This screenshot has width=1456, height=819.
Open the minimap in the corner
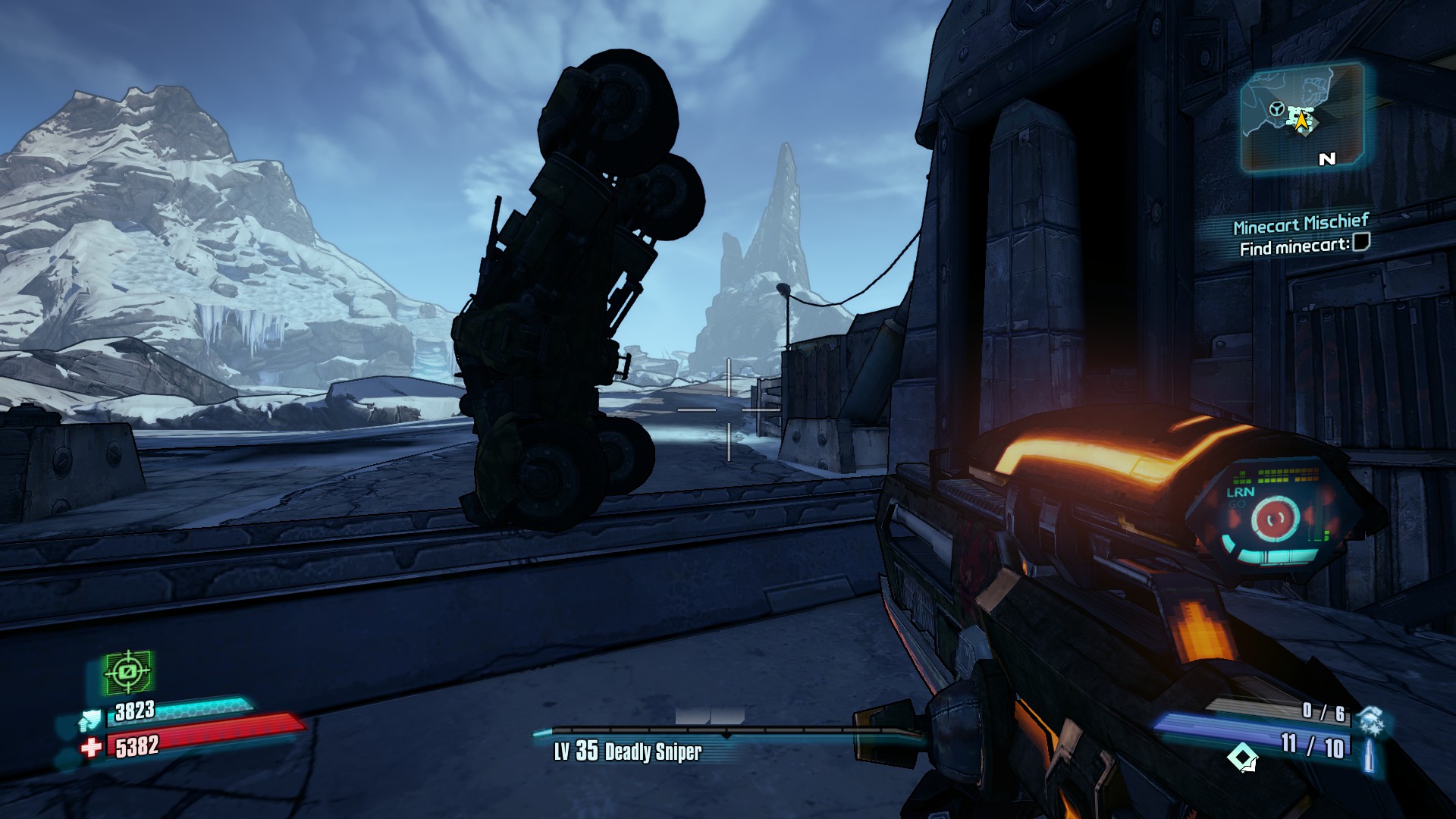pyautogui.click(x=1302, y=118)
